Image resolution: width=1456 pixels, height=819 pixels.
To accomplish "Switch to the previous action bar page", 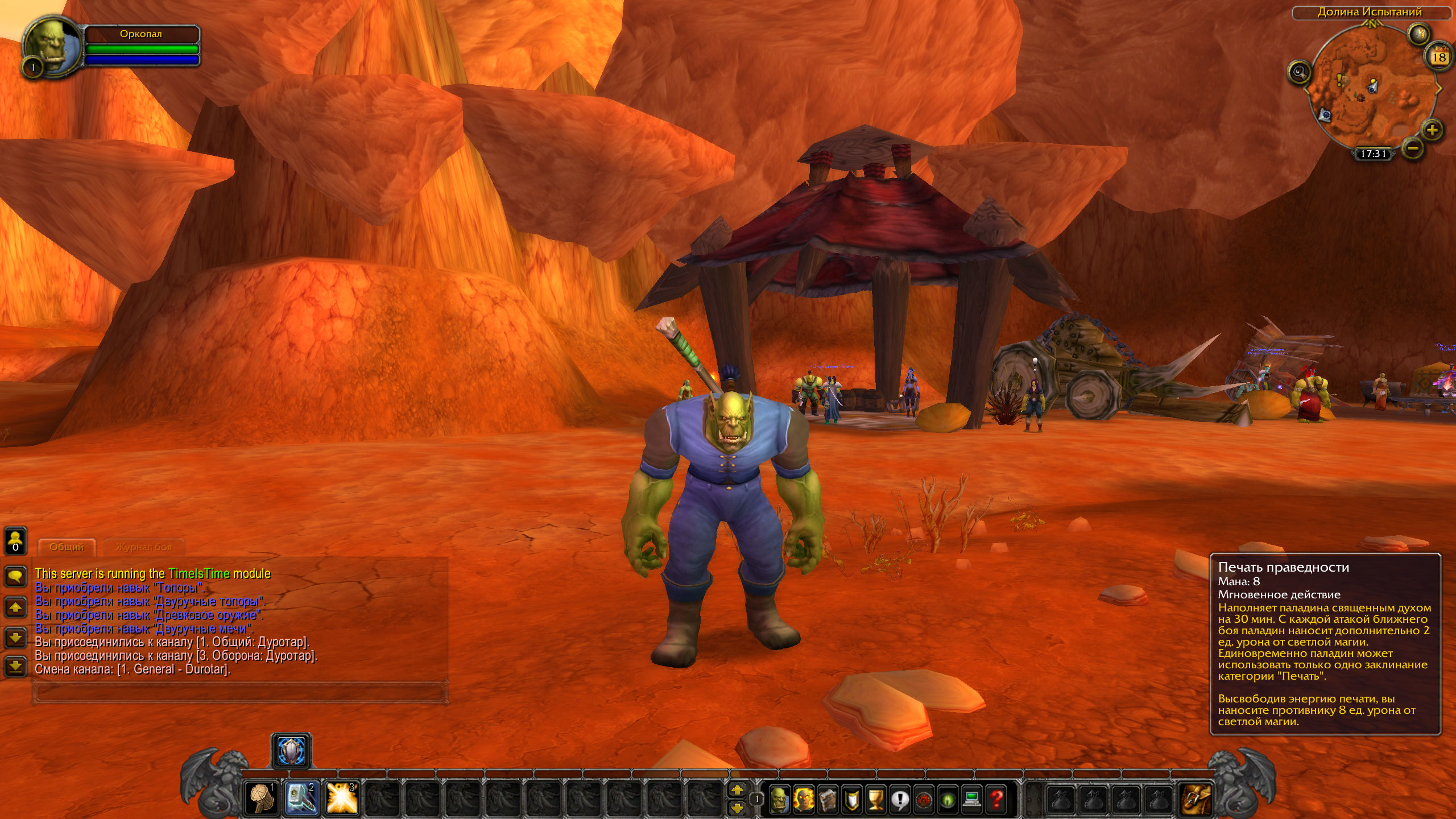I will coord(737,807).
